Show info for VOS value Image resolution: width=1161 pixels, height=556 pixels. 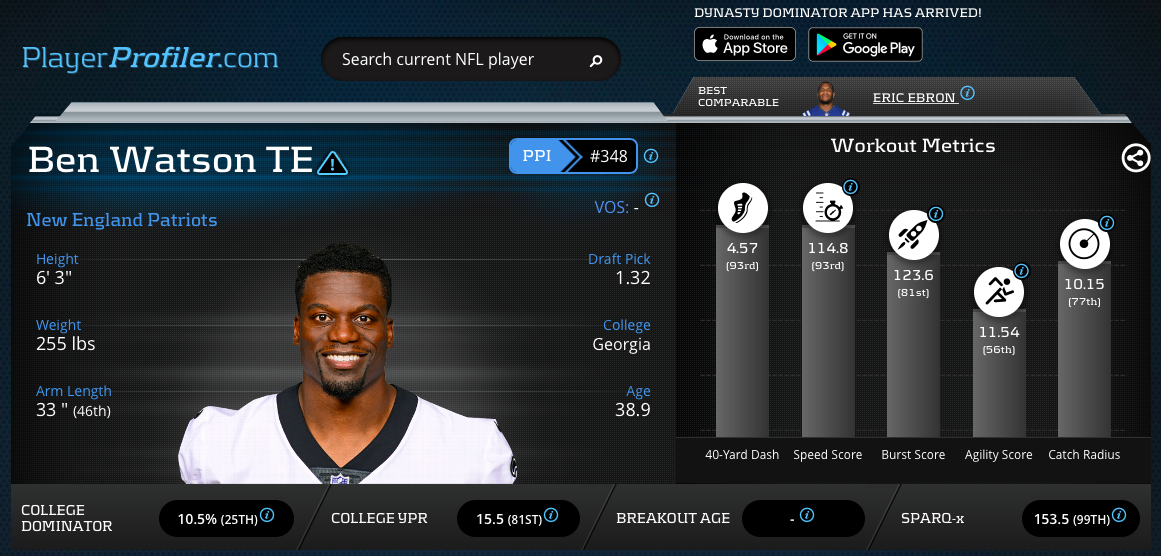[652, 200]
